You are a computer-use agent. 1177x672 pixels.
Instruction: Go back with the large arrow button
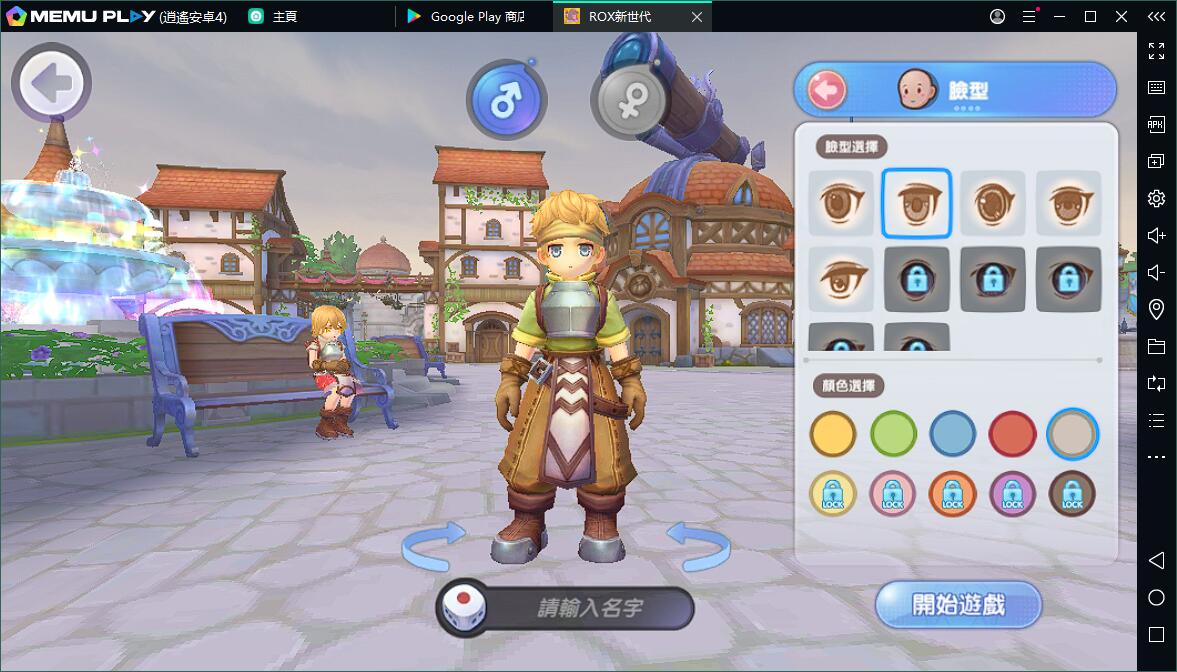click(51, 83)
